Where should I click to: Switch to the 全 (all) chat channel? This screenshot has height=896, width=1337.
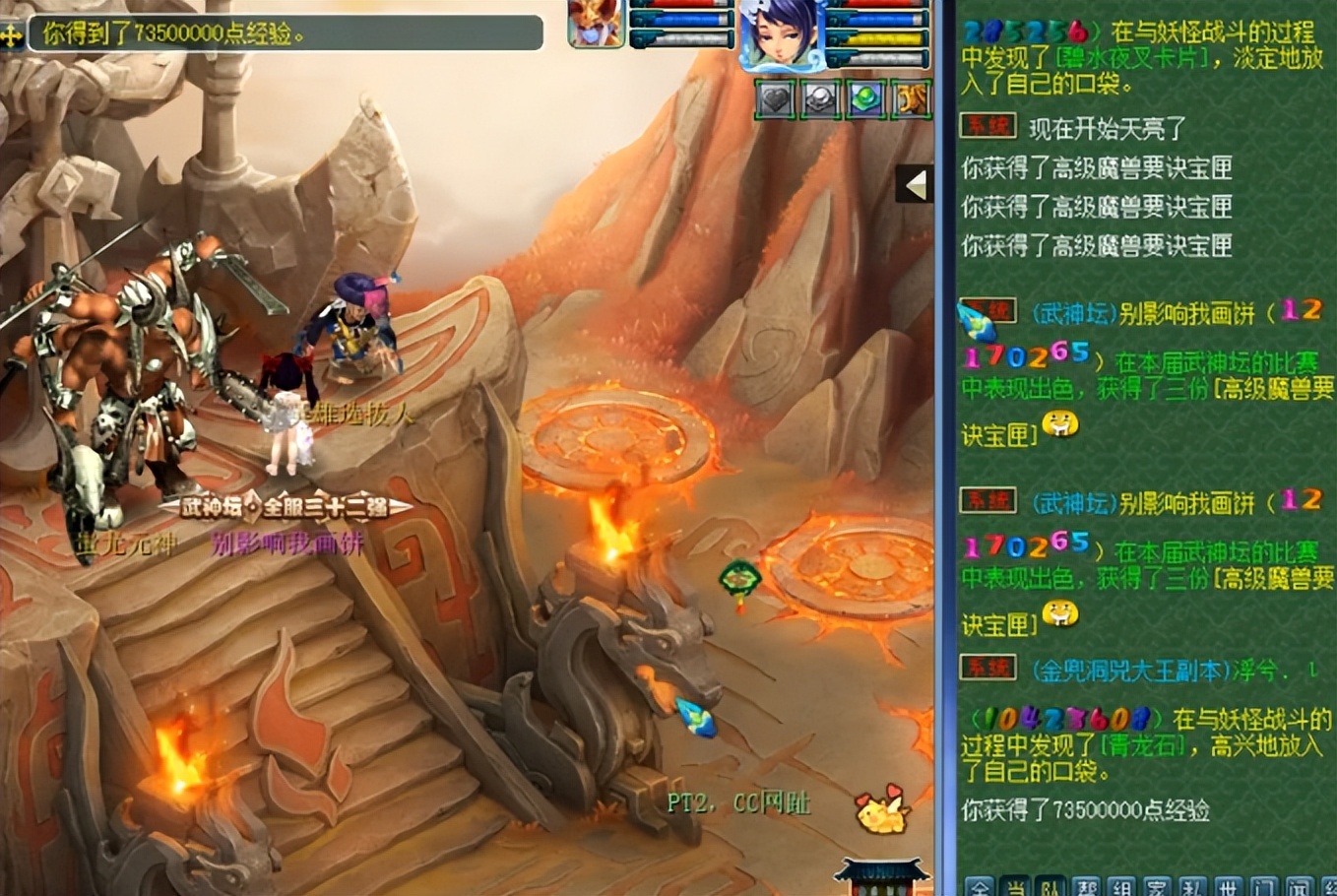(x=979, y=886)
